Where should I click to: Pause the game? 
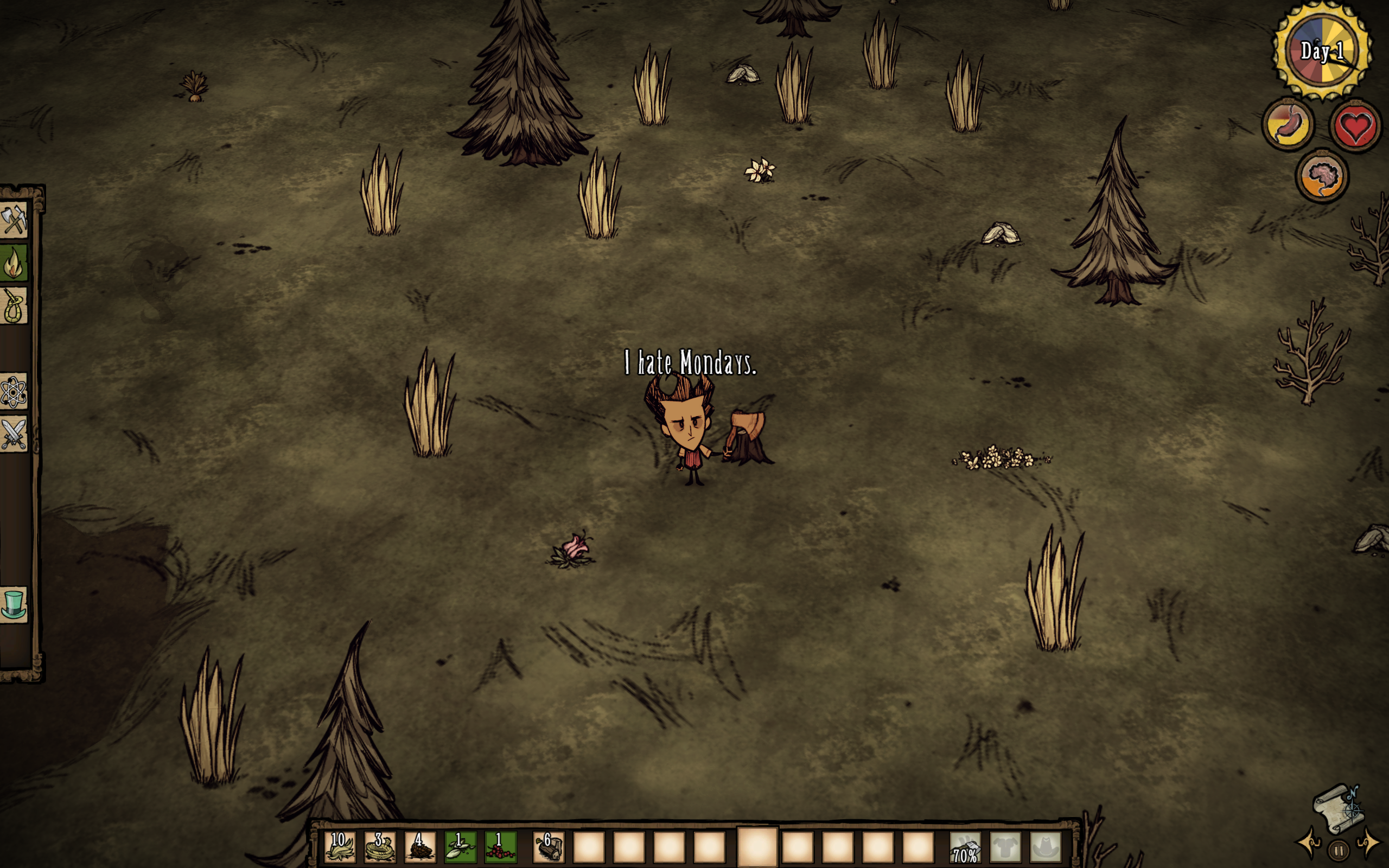[1339, 850]
